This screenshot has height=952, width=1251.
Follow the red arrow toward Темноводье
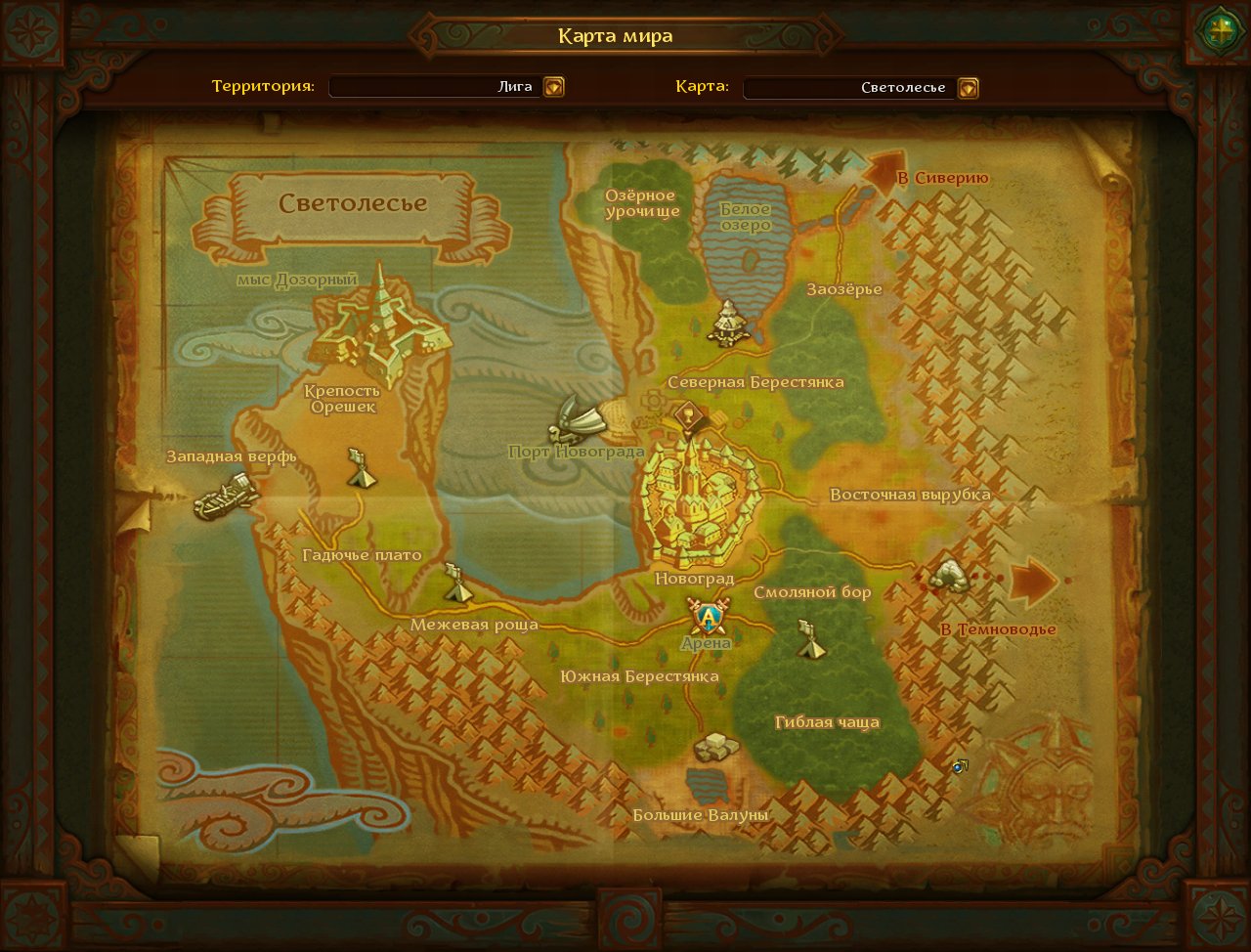(1032, 583)
